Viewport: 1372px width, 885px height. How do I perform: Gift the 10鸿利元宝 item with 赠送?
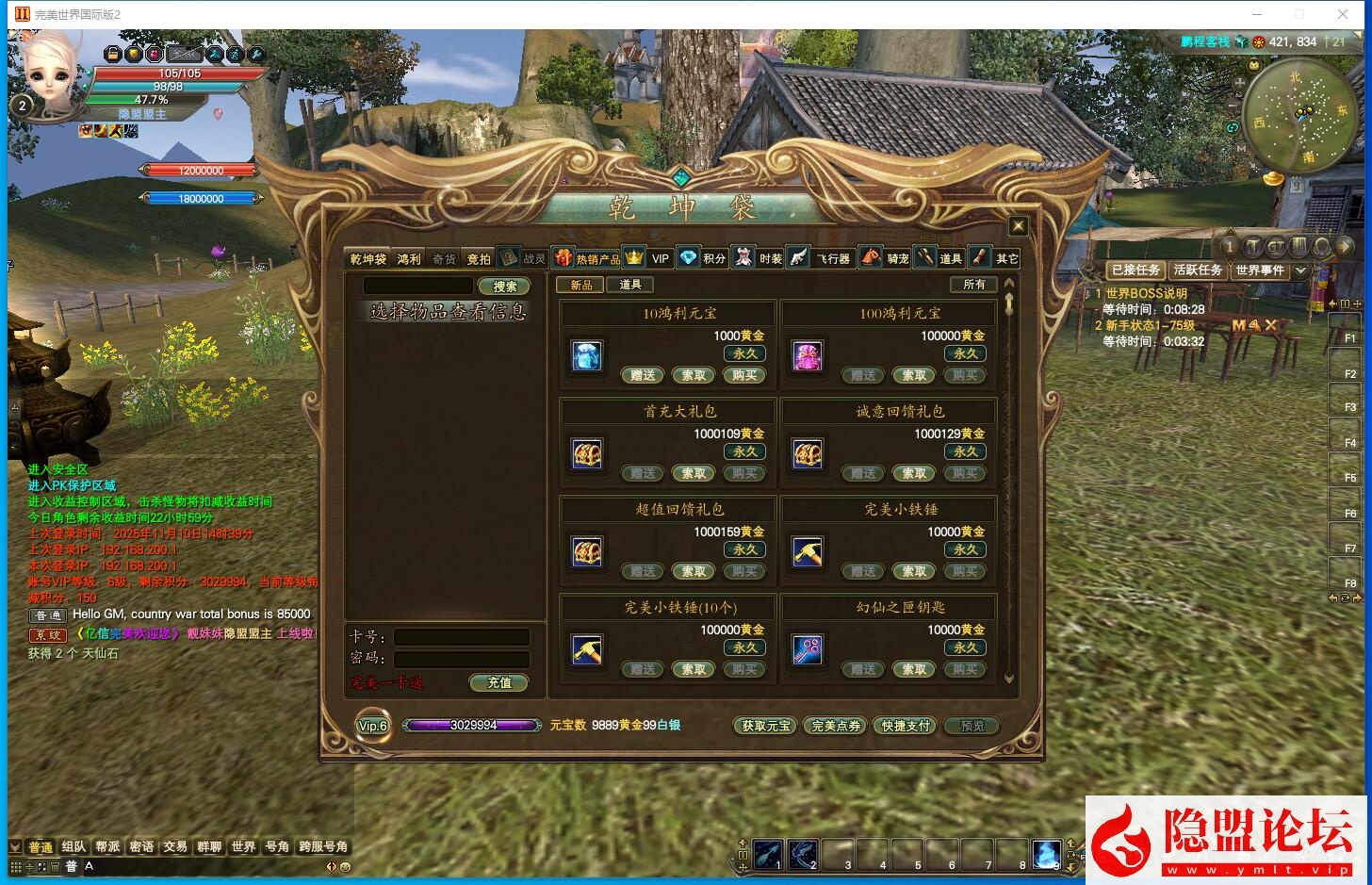coord(643,375)
